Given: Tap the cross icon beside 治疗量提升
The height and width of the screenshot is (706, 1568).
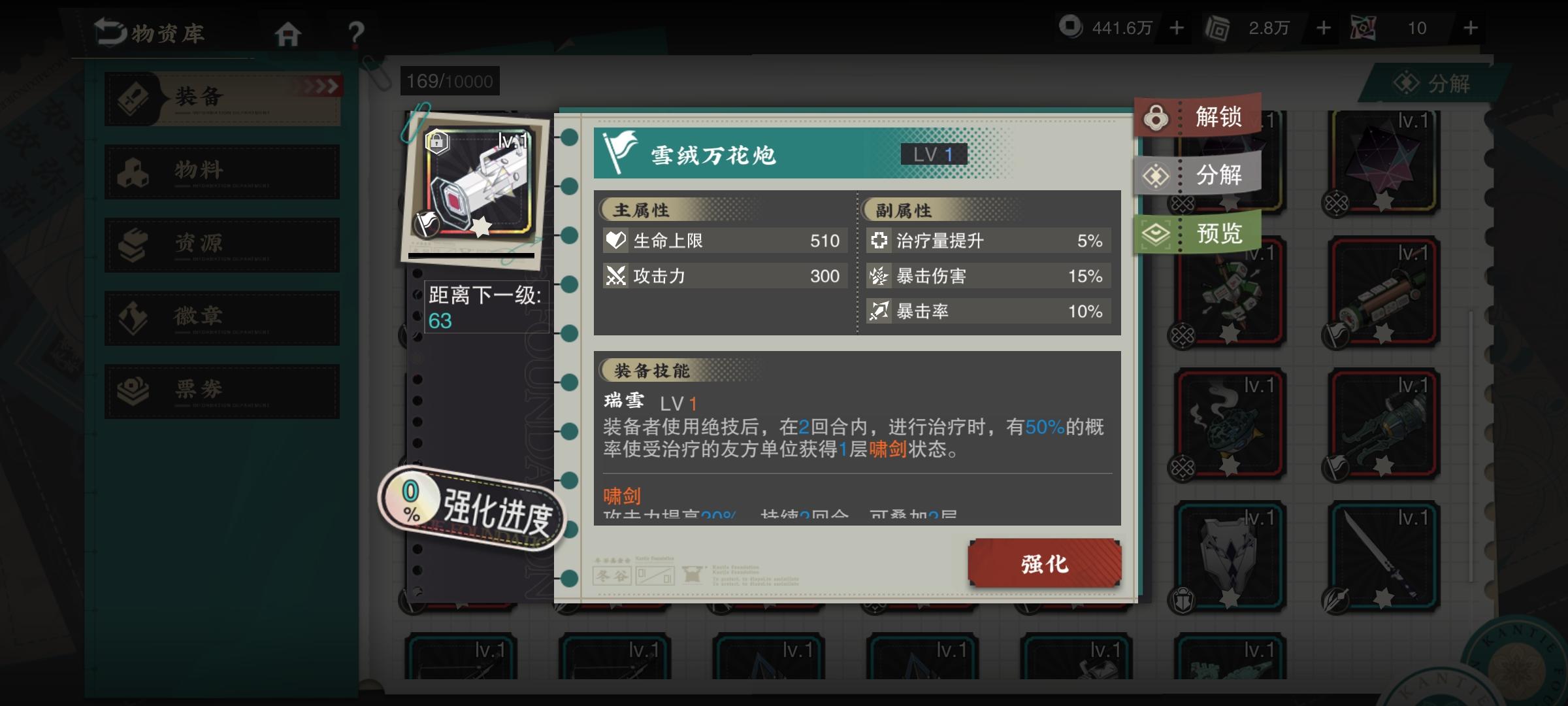Looking at the screenshot, I should click(880, 241).
